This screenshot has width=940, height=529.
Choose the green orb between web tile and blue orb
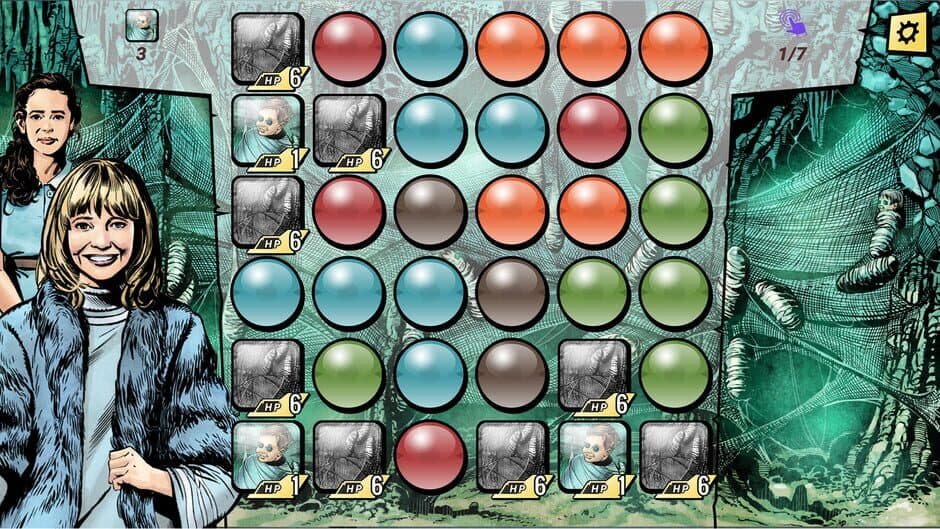click(349, 375)
